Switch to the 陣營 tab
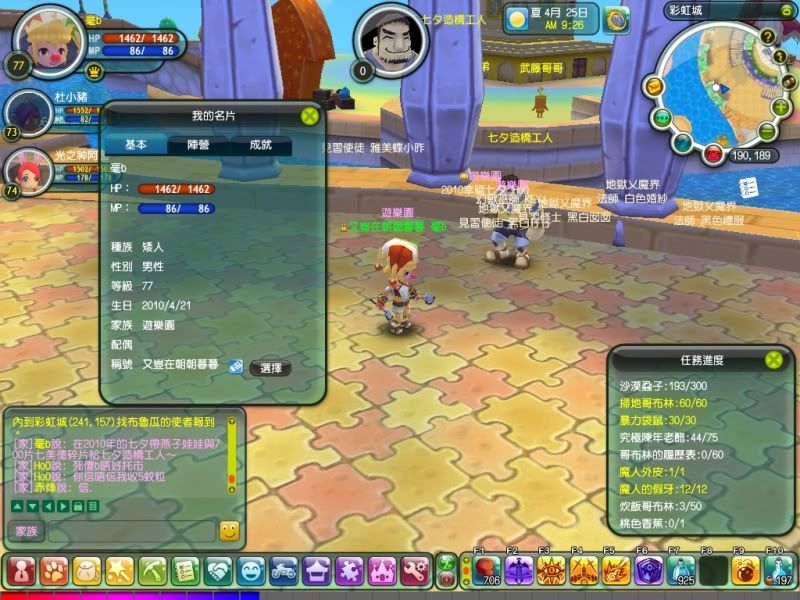Image resolution: width=800 pixels, height=600 pixels. click(198, 145)
